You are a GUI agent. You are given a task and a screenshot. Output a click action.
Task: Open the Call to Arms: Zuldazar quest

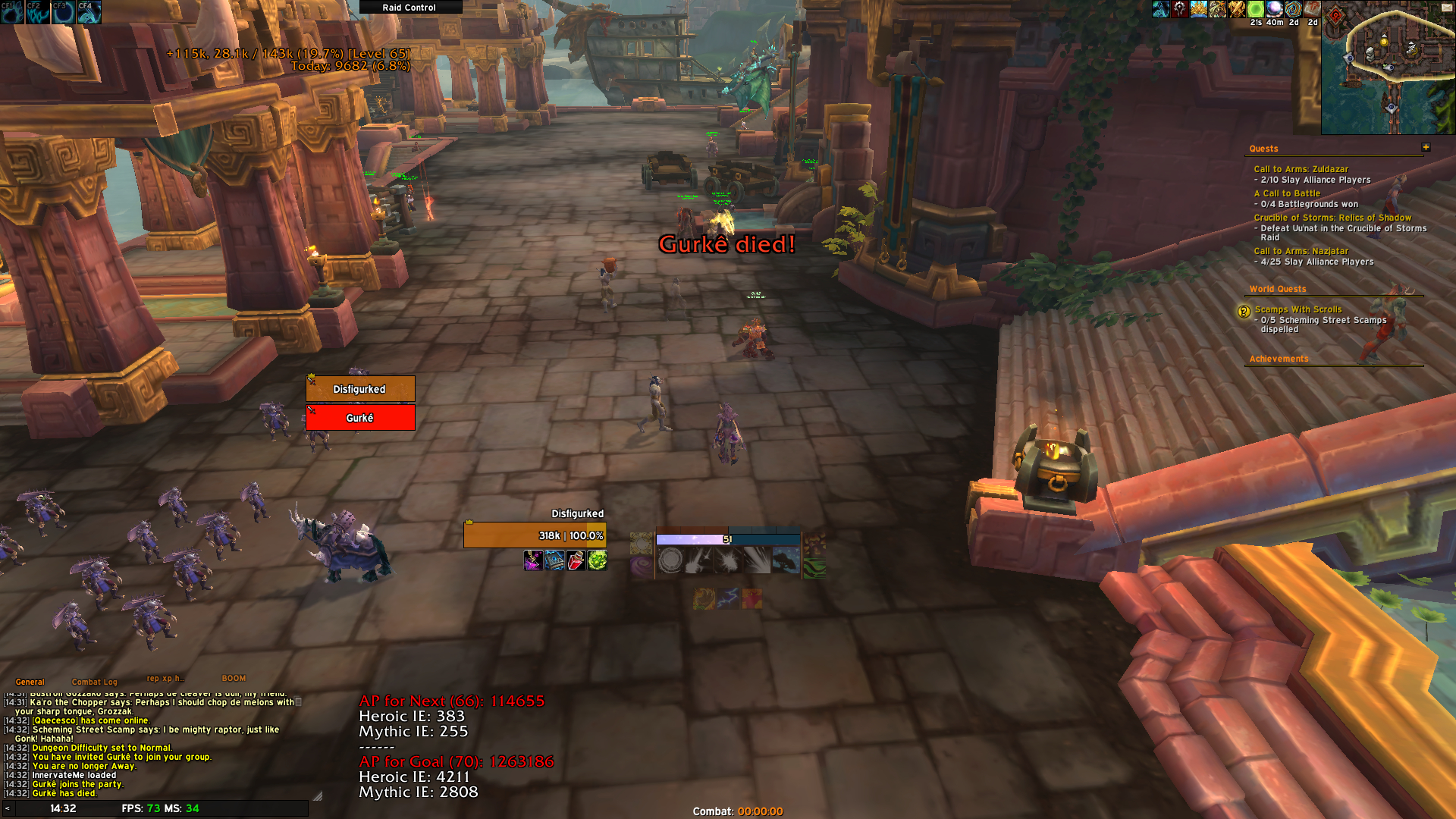tap(1301, 169)
